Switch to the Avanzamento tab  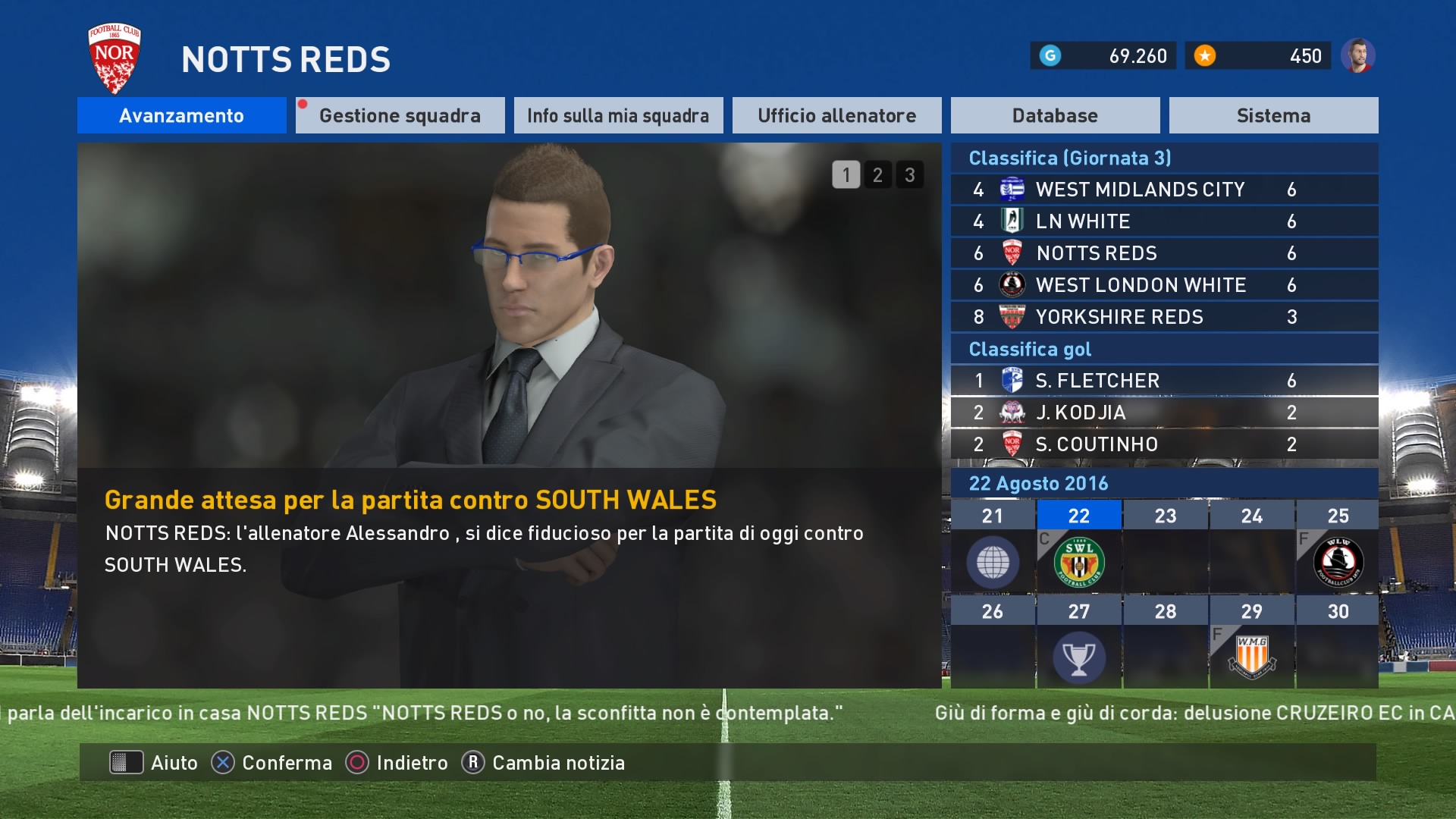[x=181, y=115]
